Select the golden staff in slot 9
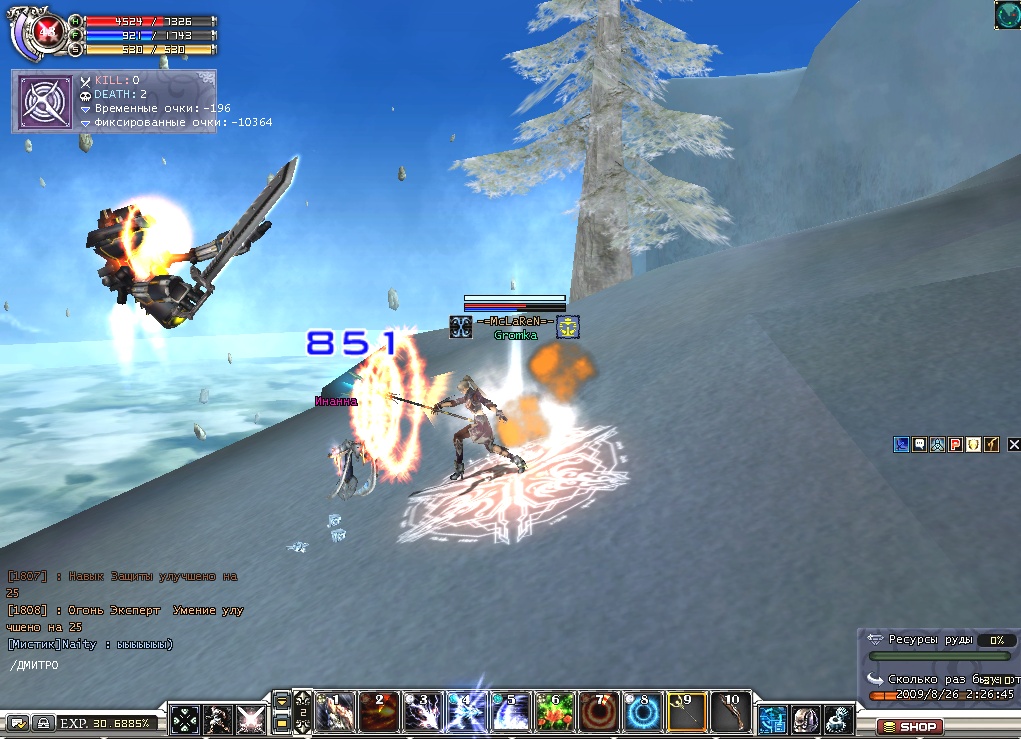Image resolution: width=1021 pixels, height=739 pixels. tap(687, 712)
